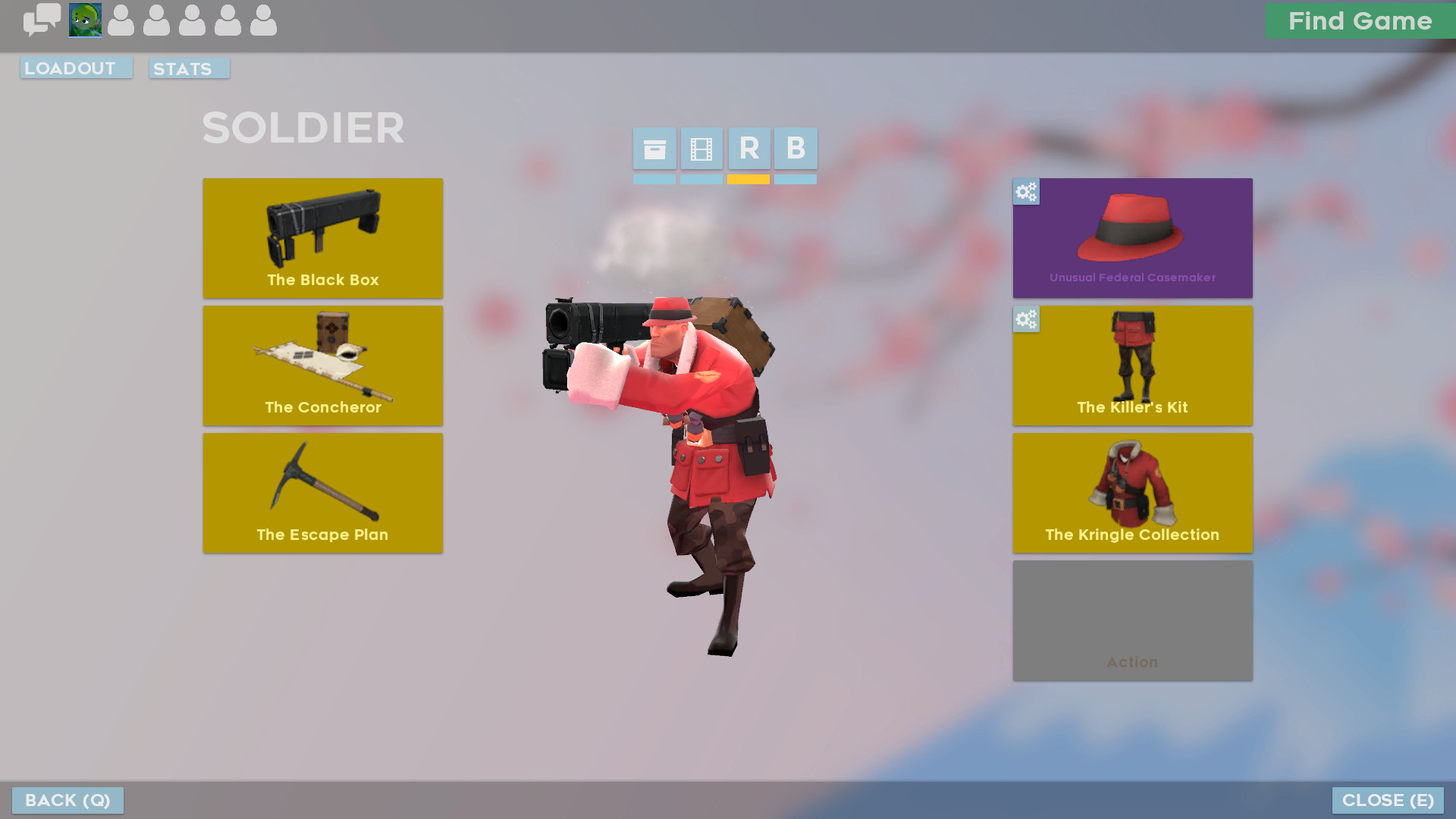The width and height of the screenshot is (1456, 819).
Task: Select The Escape Plan melee slot
Action: point(322,493)
